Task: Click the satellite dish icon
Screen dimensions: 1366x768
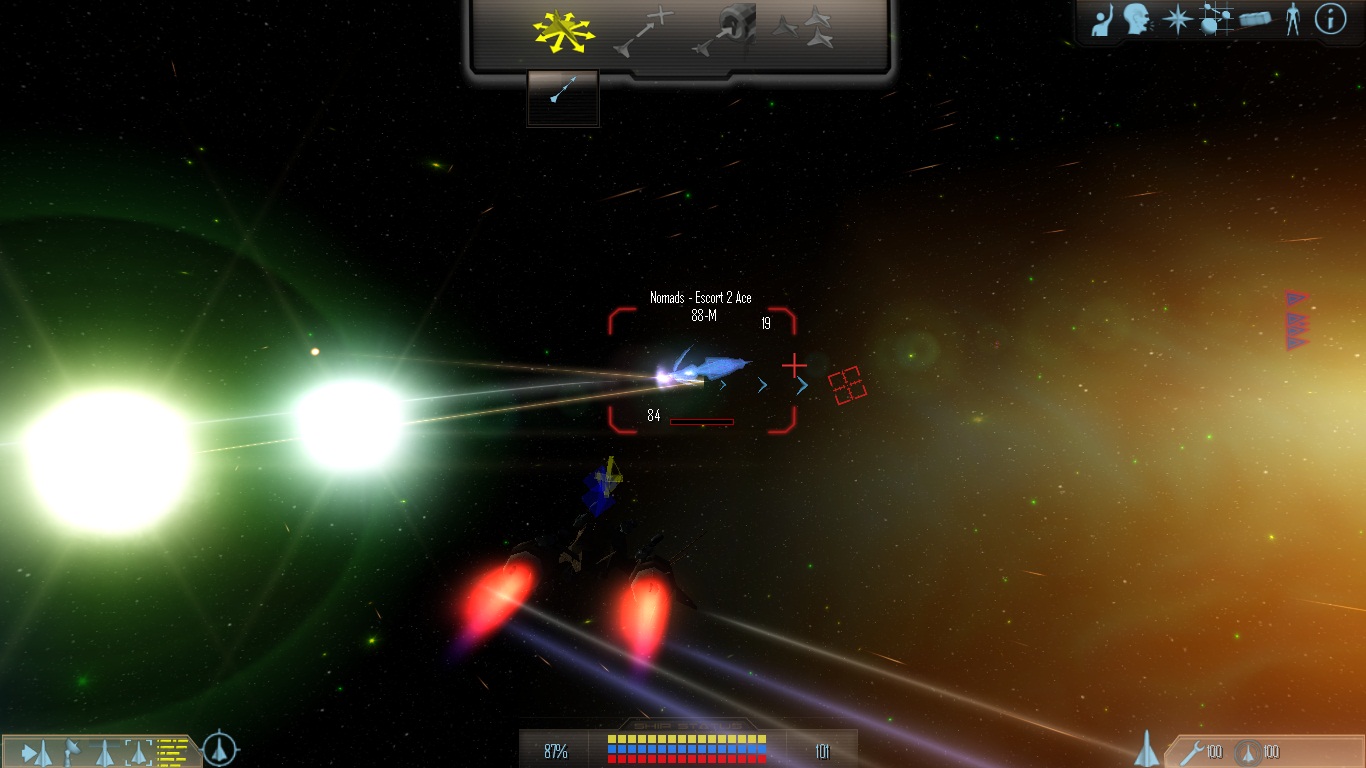Action: click(x=72, y=751)
